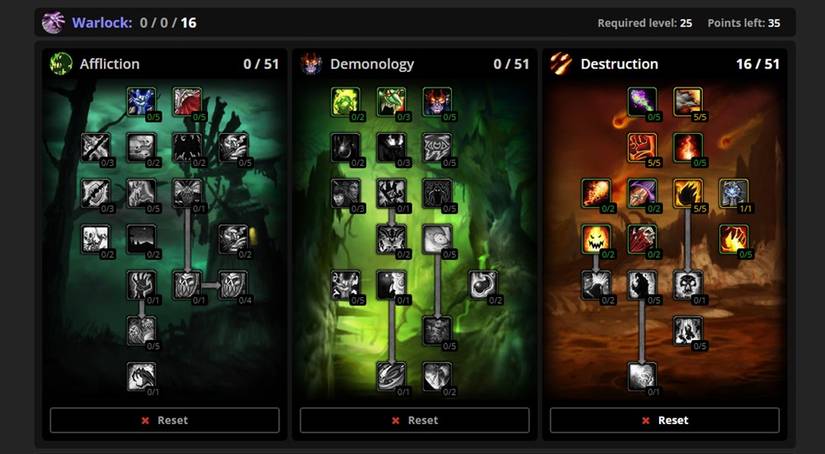
Task: Select the Improved Imp talent icon
Action: (391, 101)
